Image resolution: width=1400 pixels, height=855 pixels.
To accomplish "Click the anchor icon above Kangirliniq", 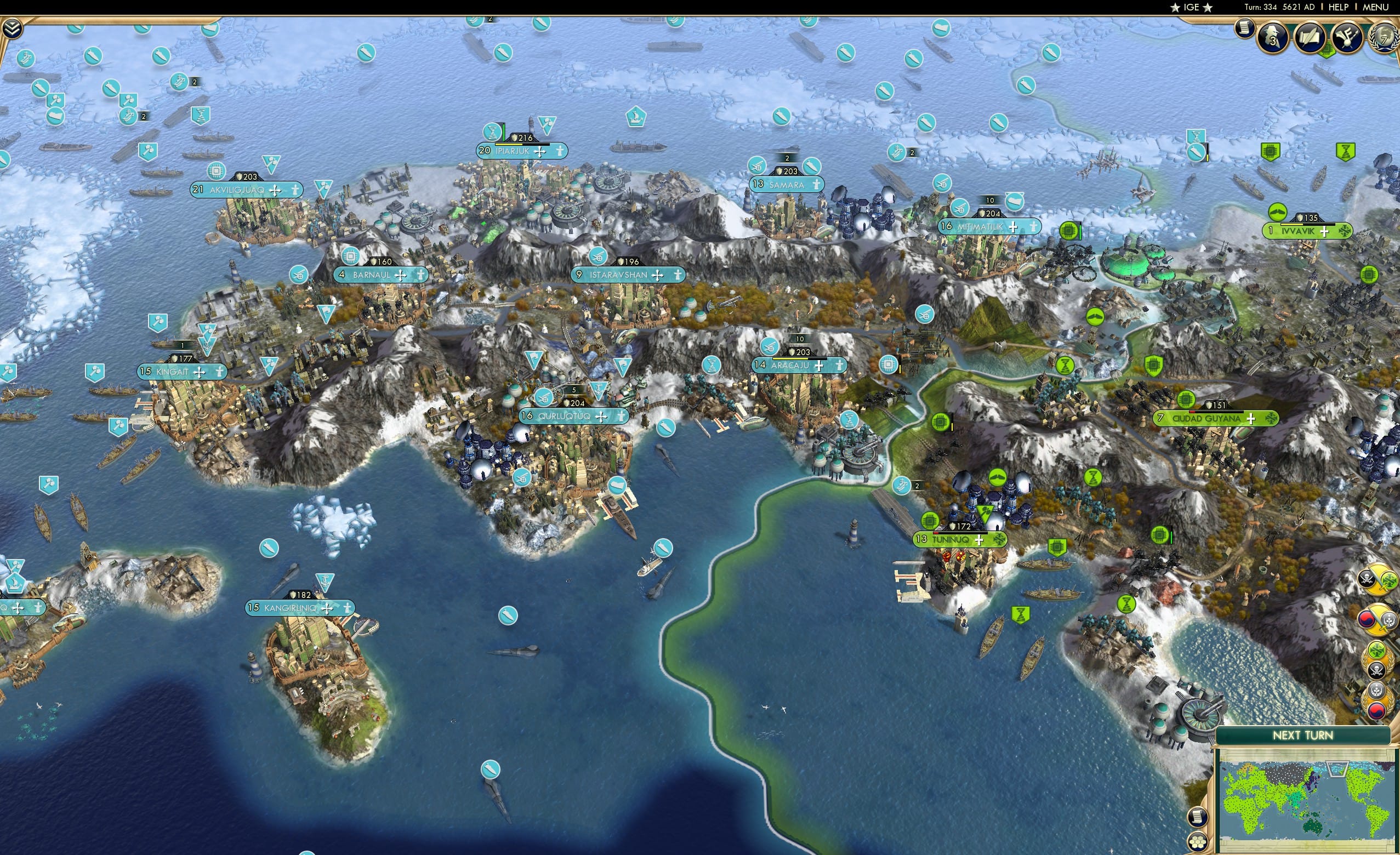I will click(325, 581).
